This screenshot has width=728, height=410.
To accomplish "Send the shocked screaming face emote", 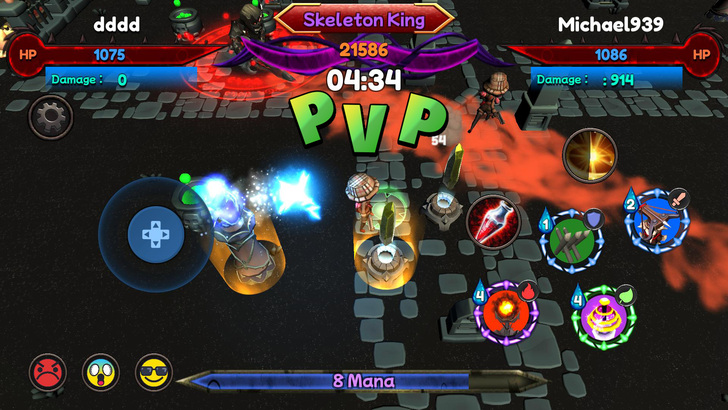I will point(100,372).
